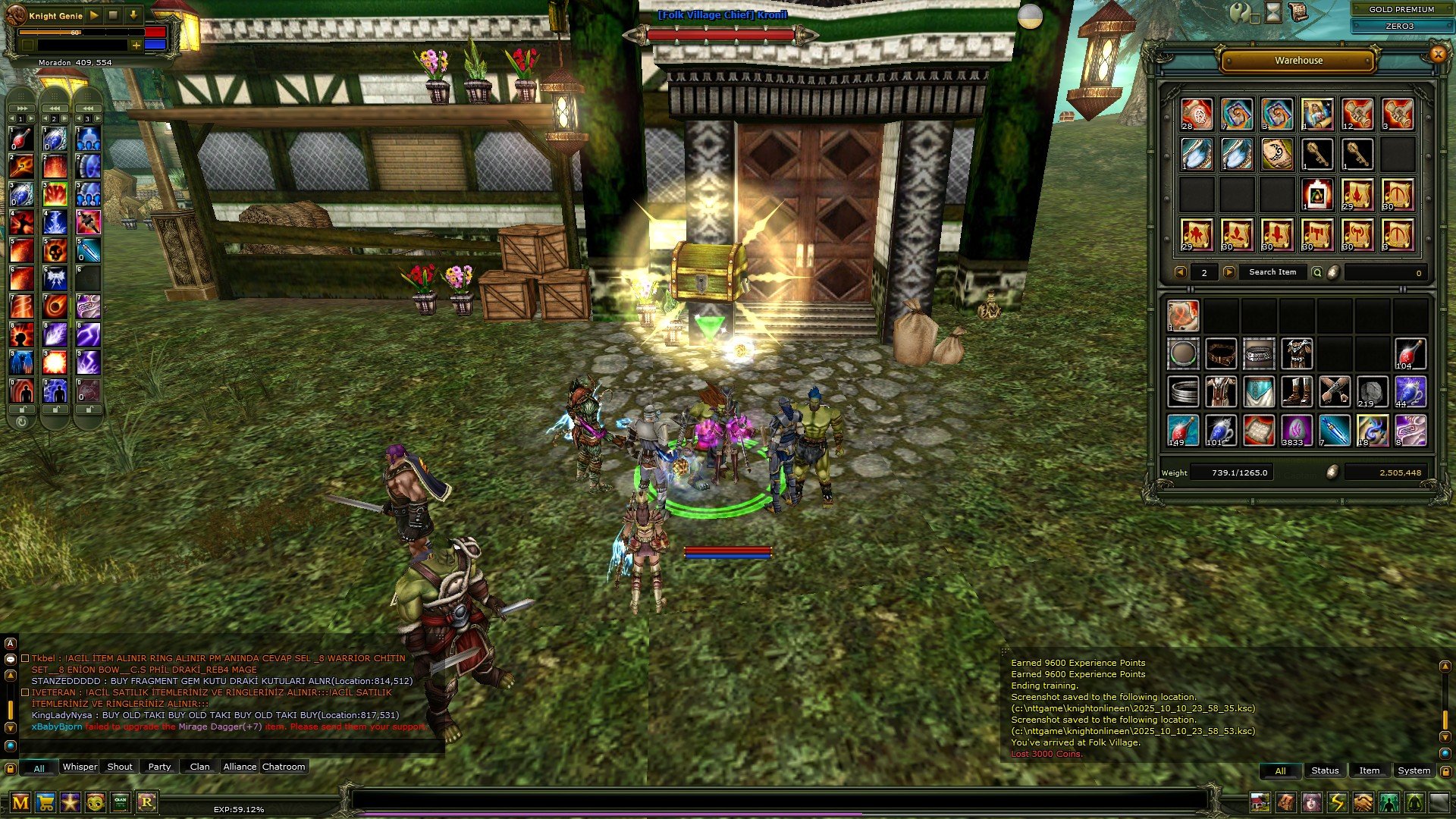Activate the flaming skull skill

55,249
